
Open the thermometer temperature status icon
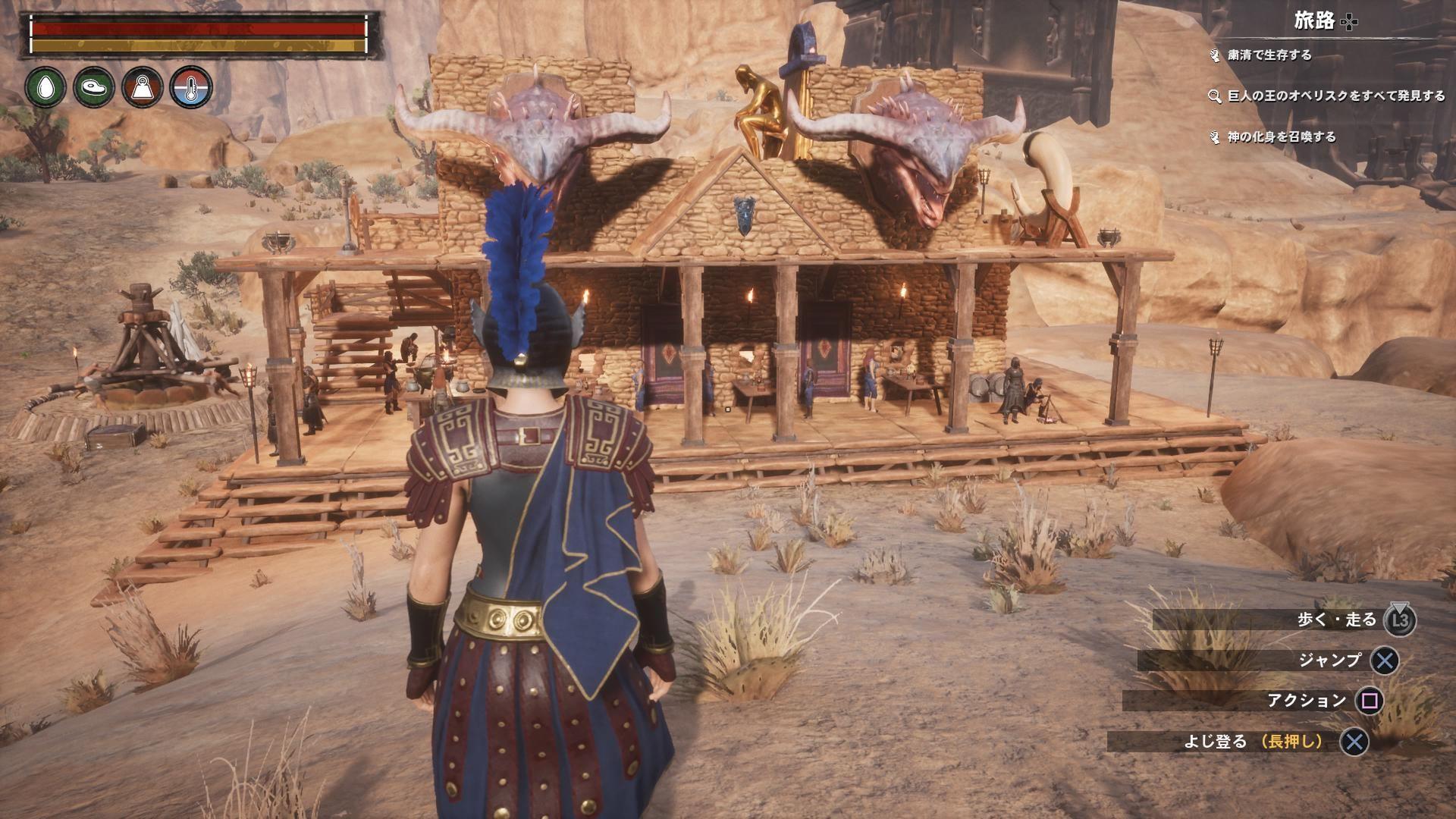pyautogui.click(x=191, y=86)
